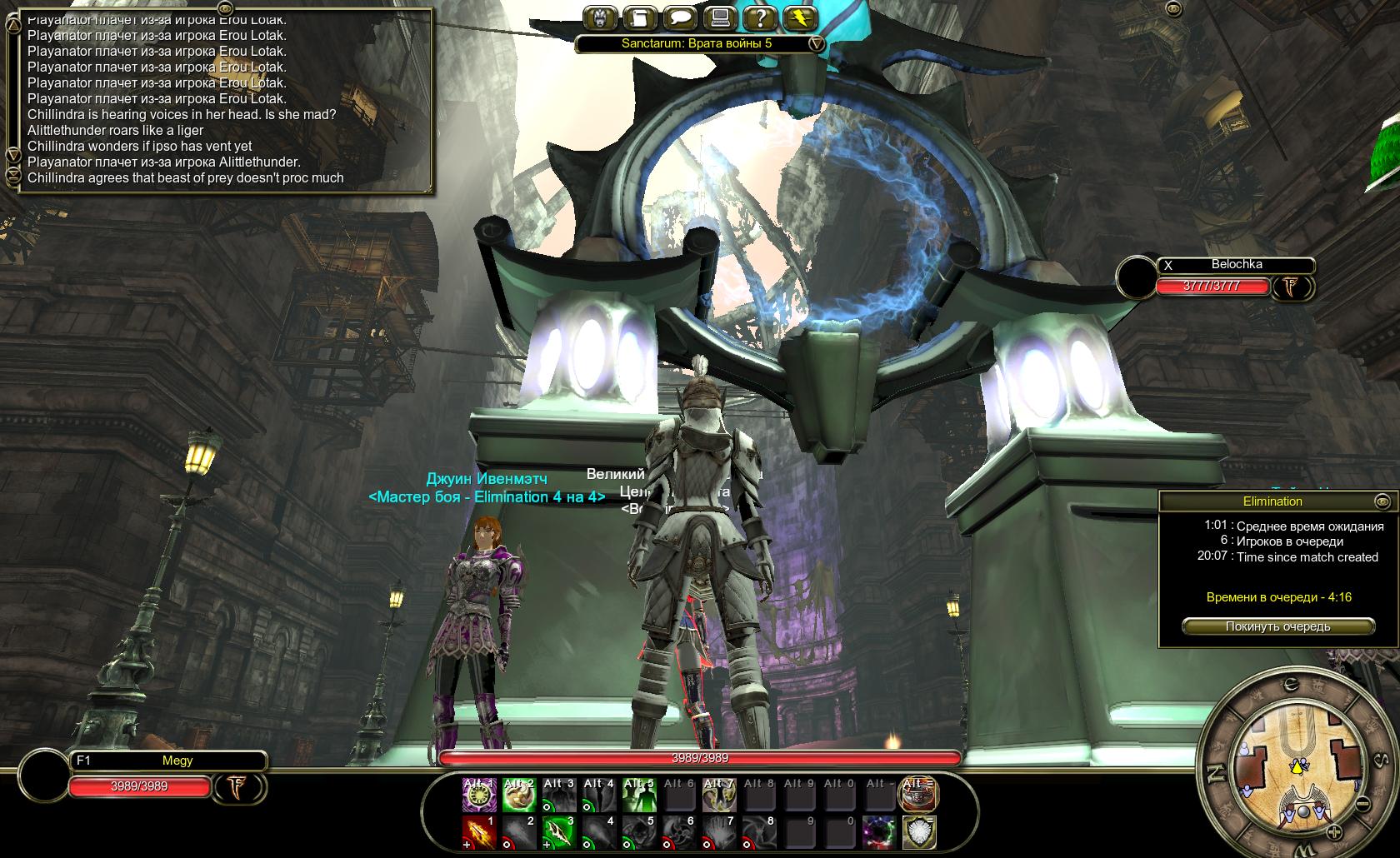Select the Belochka target frame
This screenshot has height=858, width=1400.
coord(1236,265)
